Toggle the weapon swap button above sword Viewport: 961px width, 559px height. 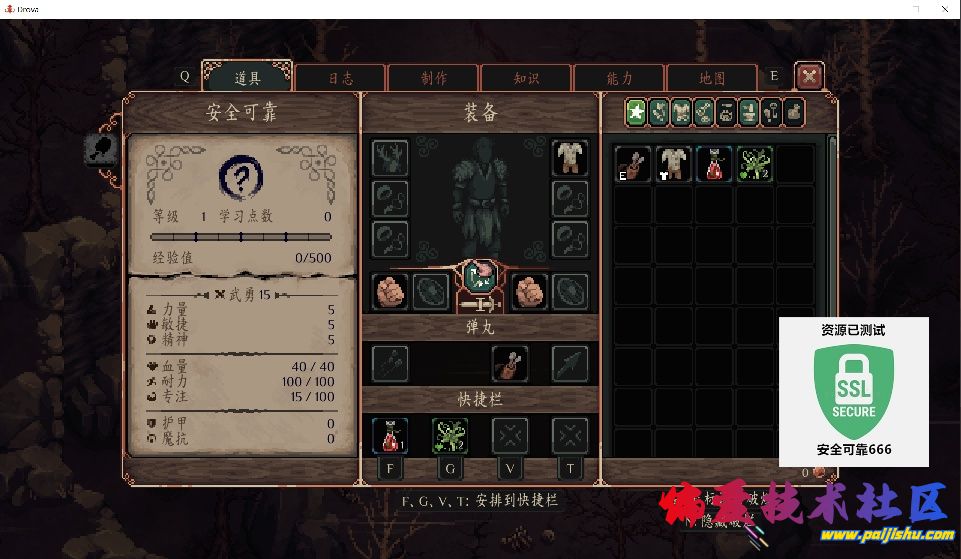coord(481,274)
